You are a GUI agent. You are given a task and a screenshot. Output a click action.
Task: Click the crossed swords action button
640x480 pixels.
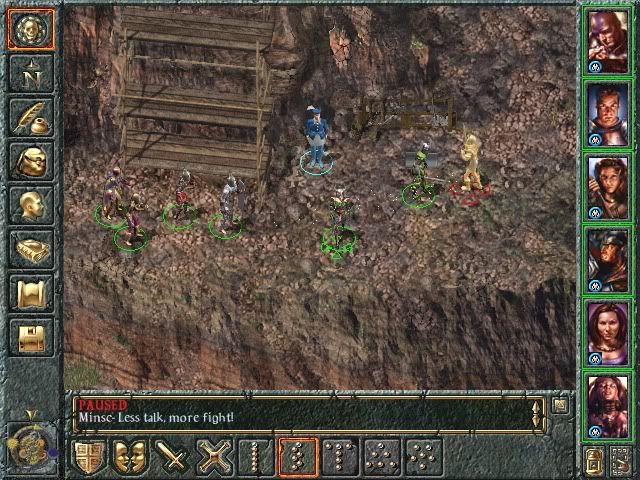215,457
